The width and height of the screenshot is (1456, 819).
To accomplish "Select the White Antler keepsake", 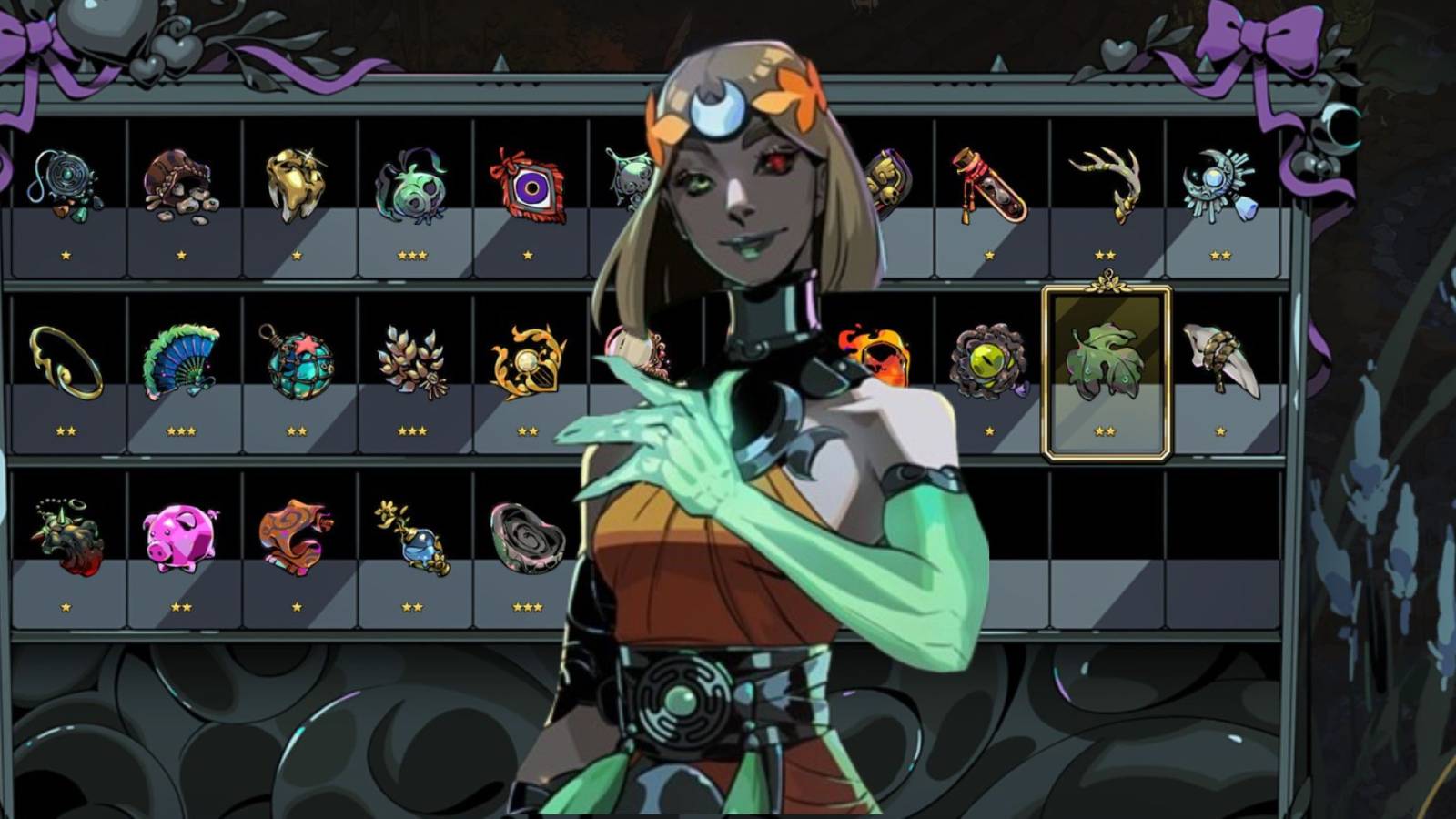I will (x=1106, y=177).
